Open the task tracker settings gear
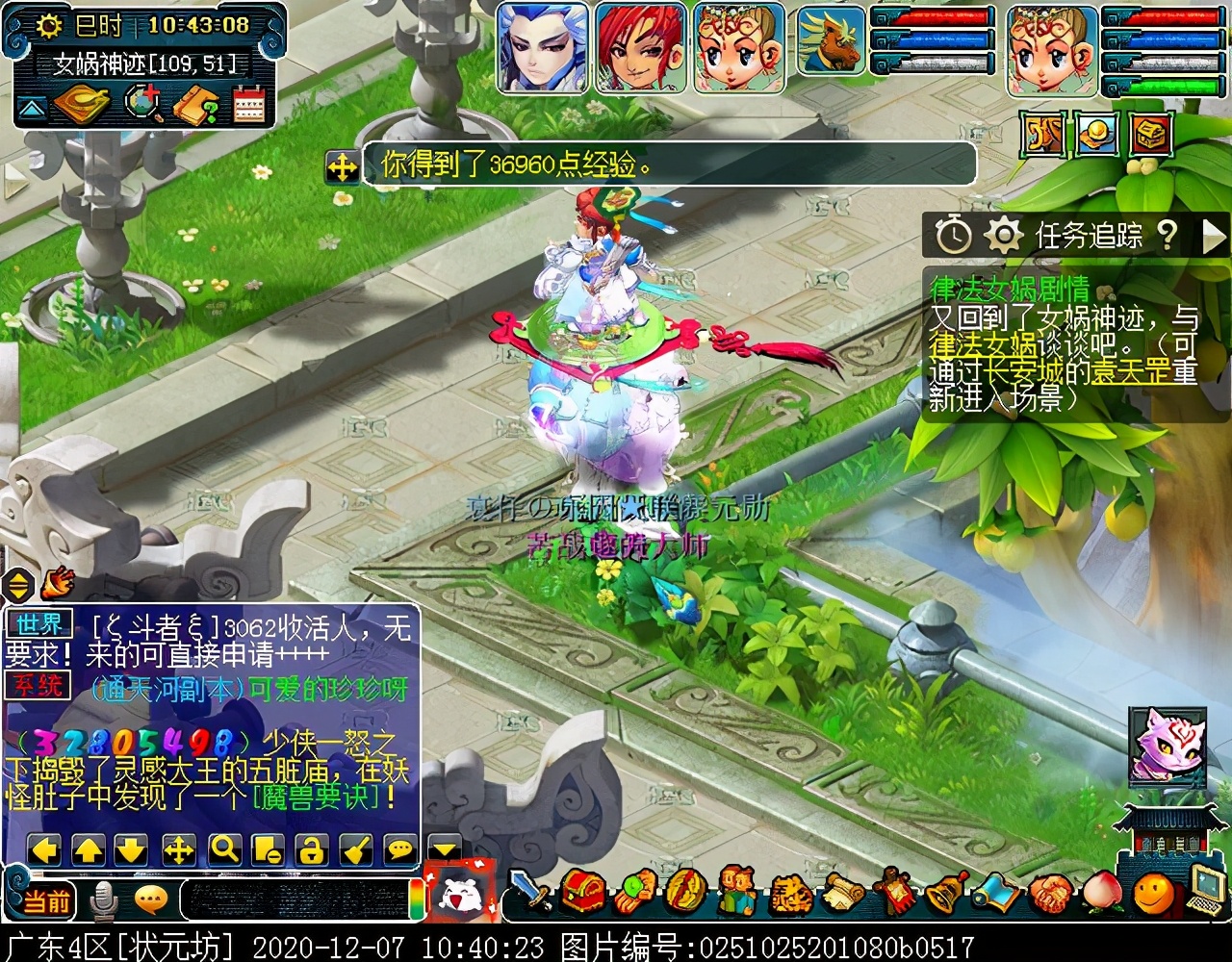Viewport: 1232px width, 962px height. click(x=1004, y=235)
